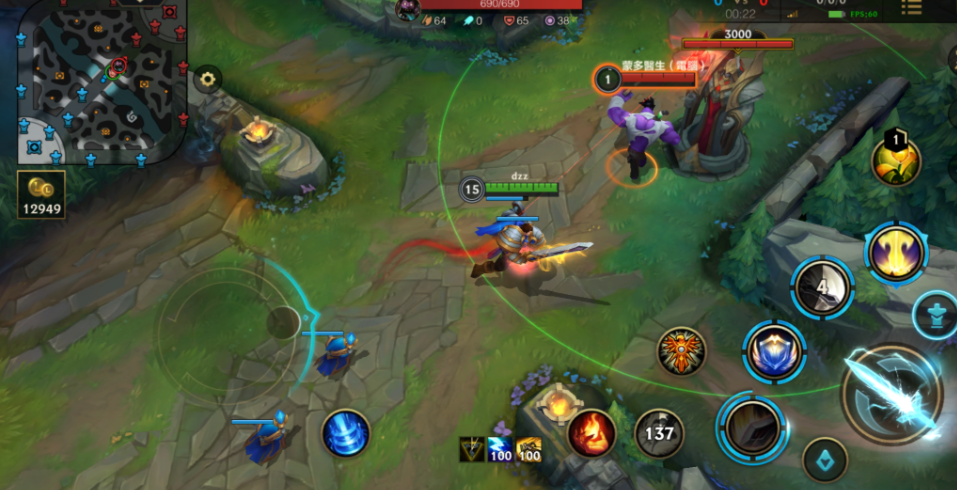Viewport: 957px width, 490px height.
Task: Open the settings gear beside the minimap
Action: pyautogui.click(x=207, y=79)
